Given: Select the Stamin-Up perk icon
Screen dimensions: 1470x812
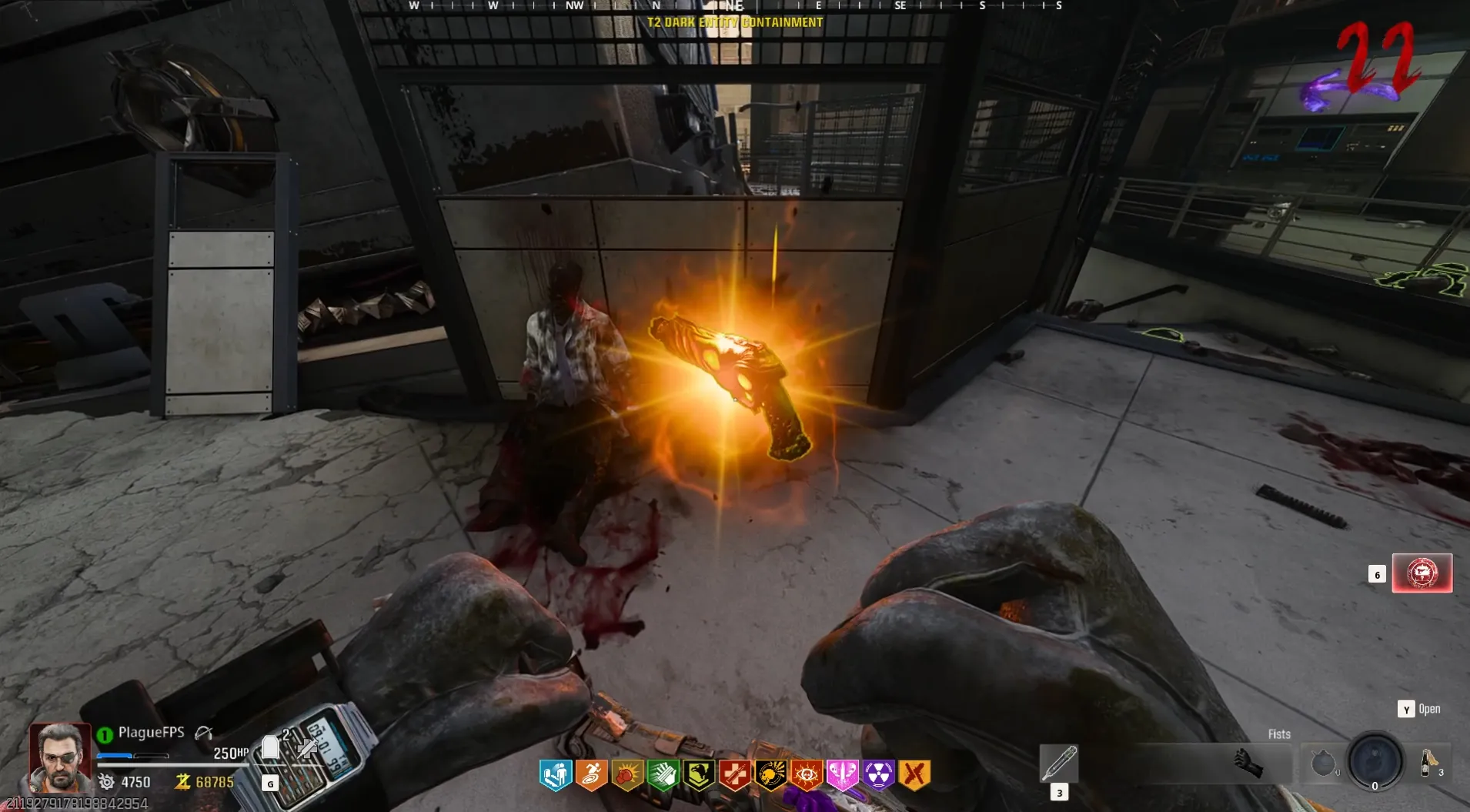Looking at the screenshot, I should [591, 775].
